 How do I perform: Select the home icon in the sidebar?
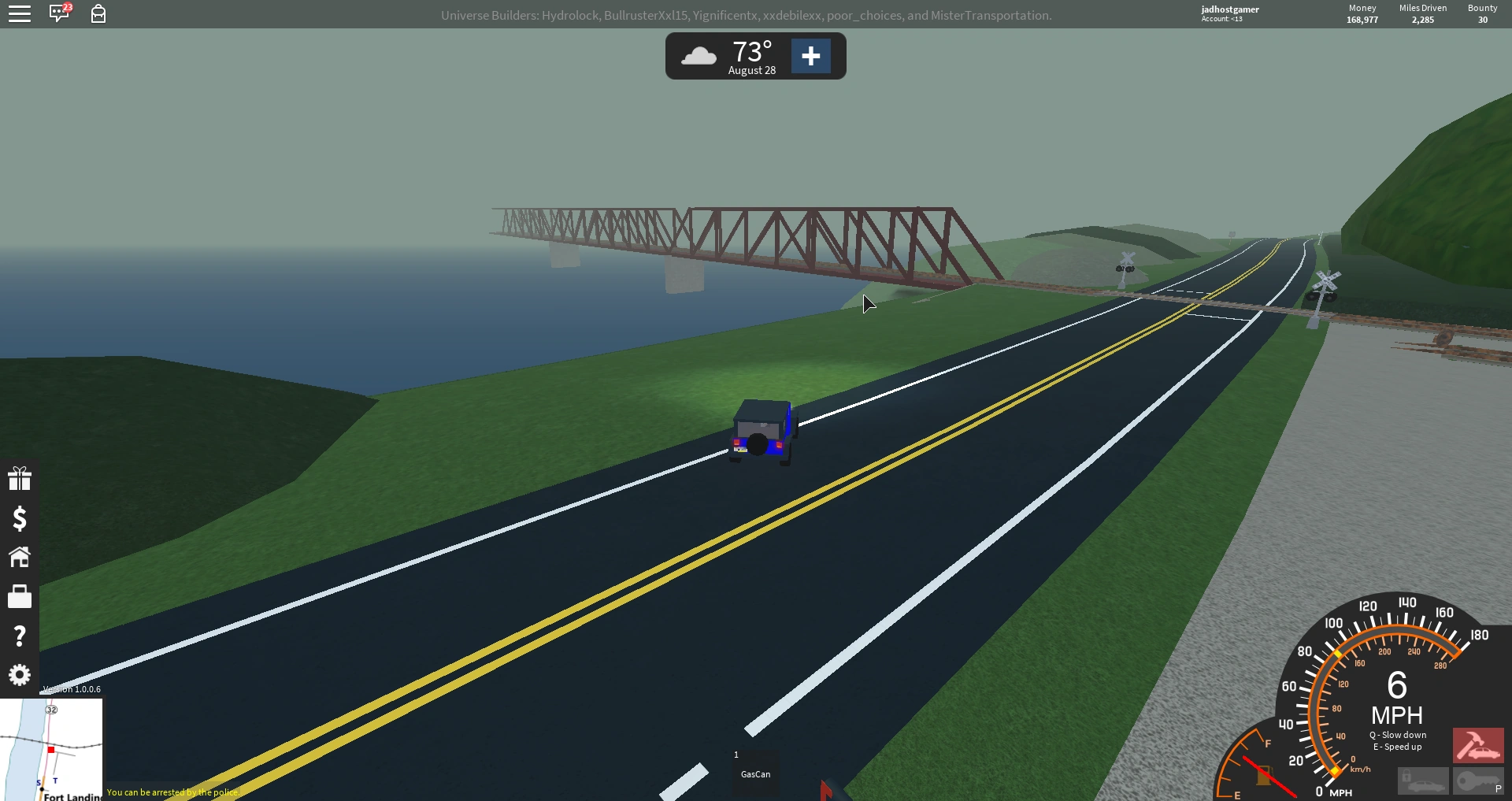[x=20, y=558]
